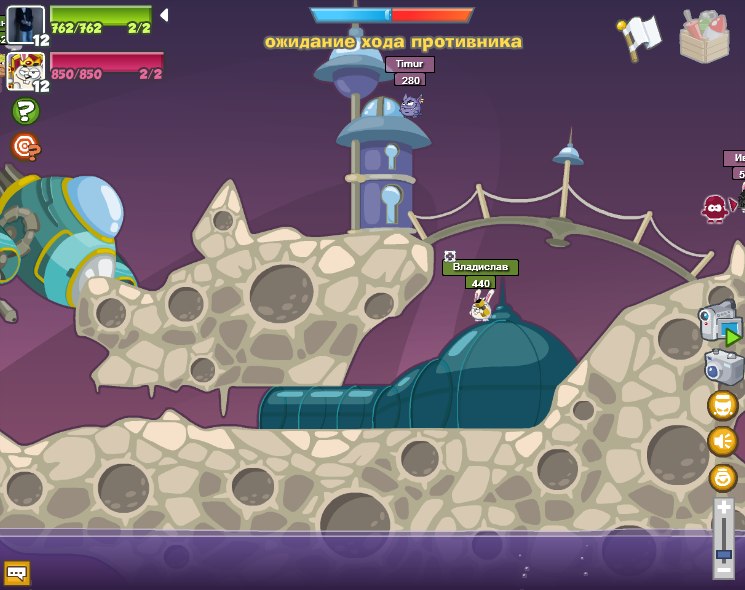Open the weapons crate inventory

point(704,37)
